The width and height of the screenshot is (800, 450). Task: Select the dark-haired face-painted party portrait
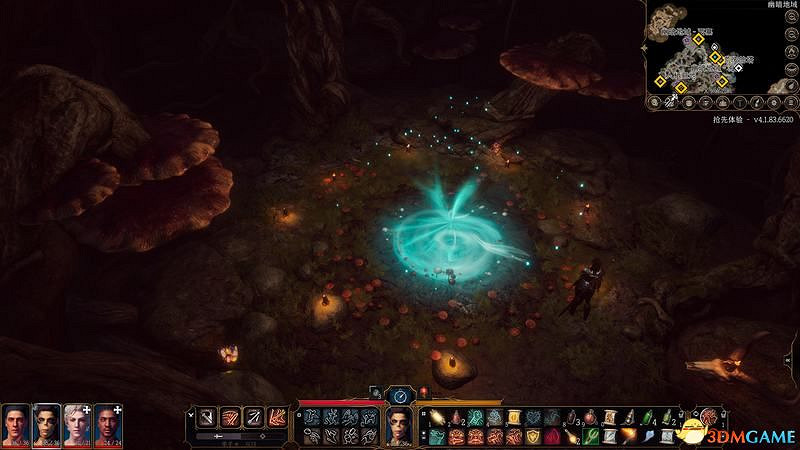tap(46, 425)
